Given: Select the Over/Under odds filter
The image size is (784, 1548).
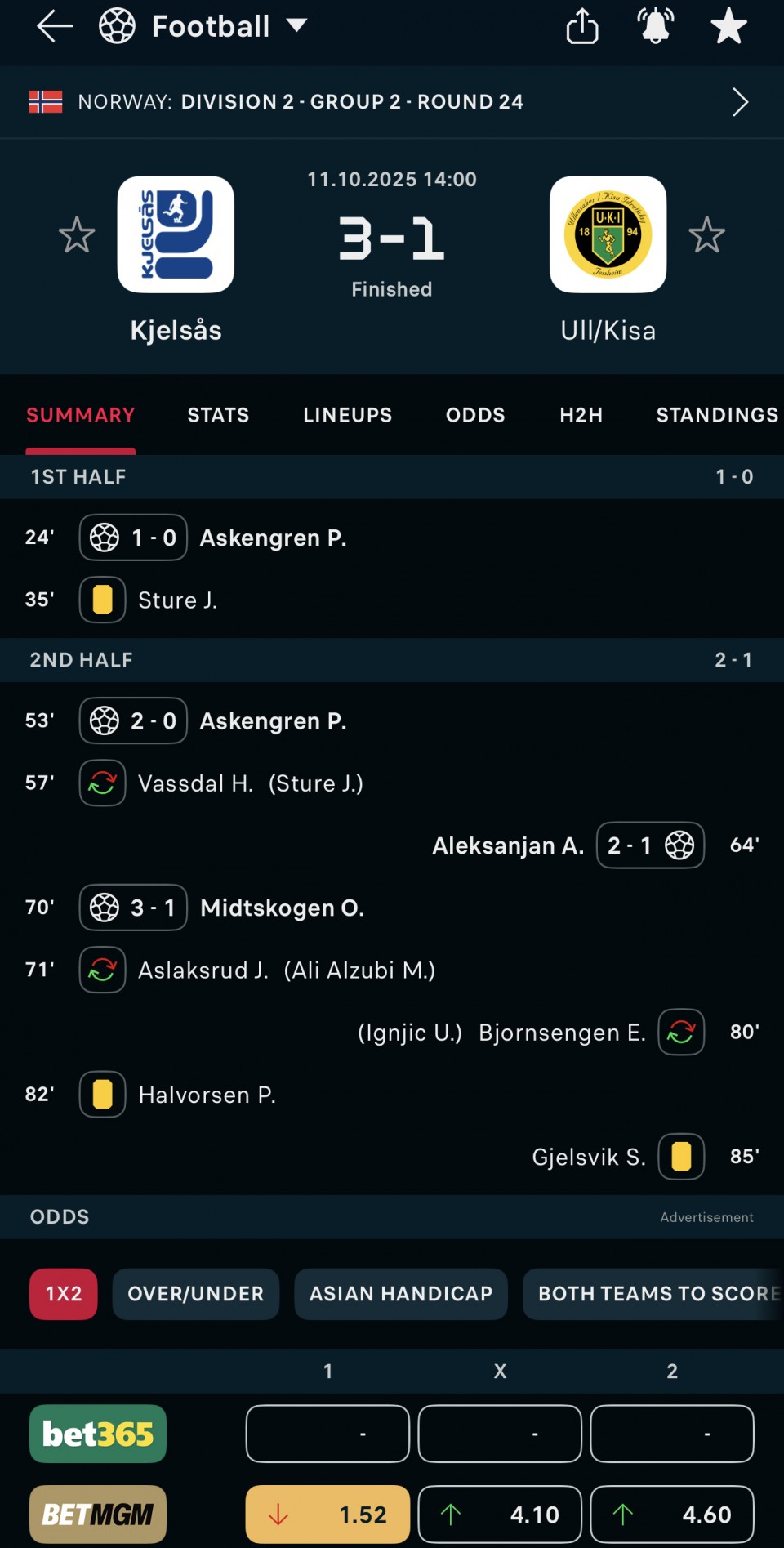Looking at the screenshot, I should [196, 1294].
